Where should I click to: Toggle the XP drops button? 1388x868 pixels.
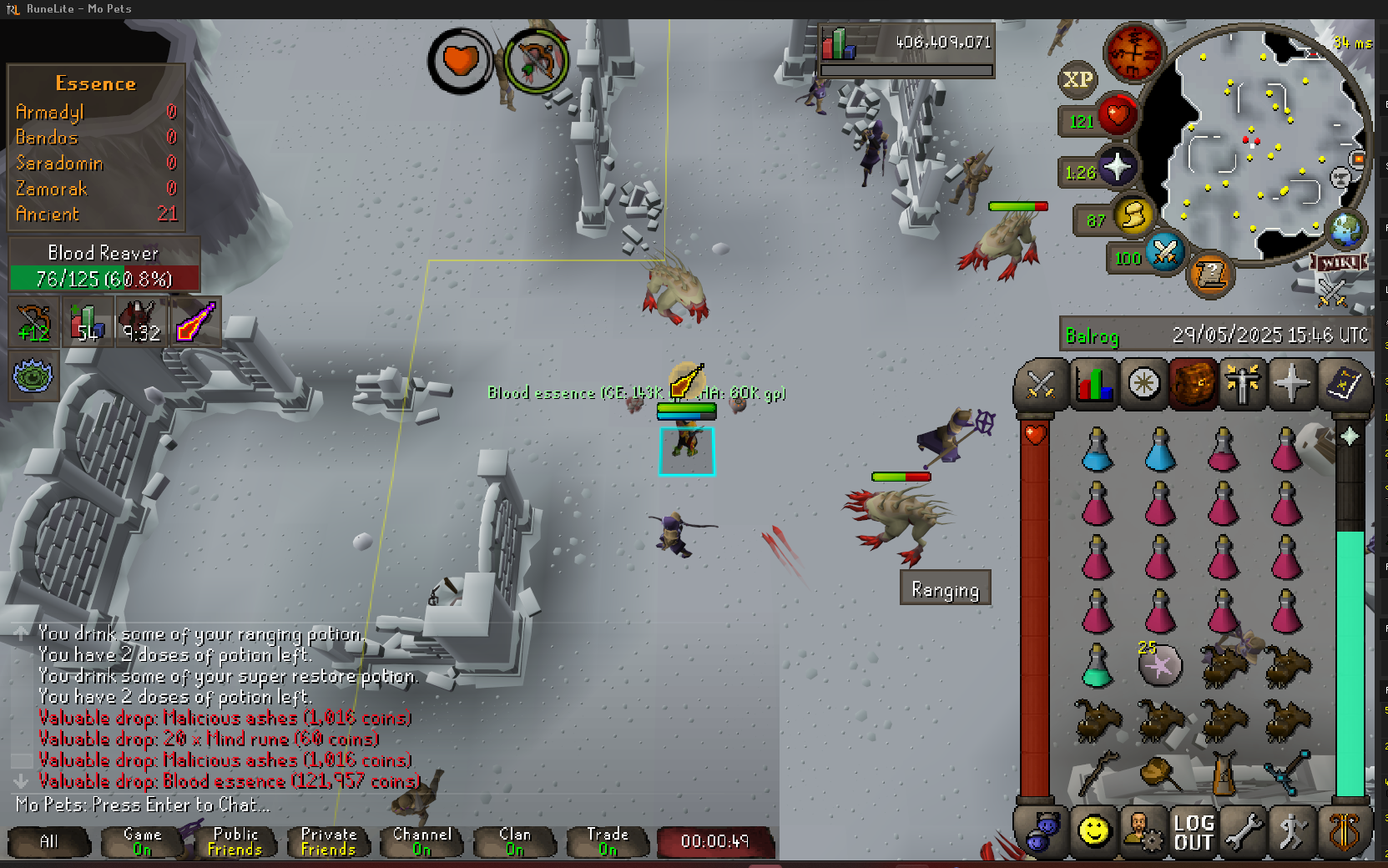tap(1078, 79)
